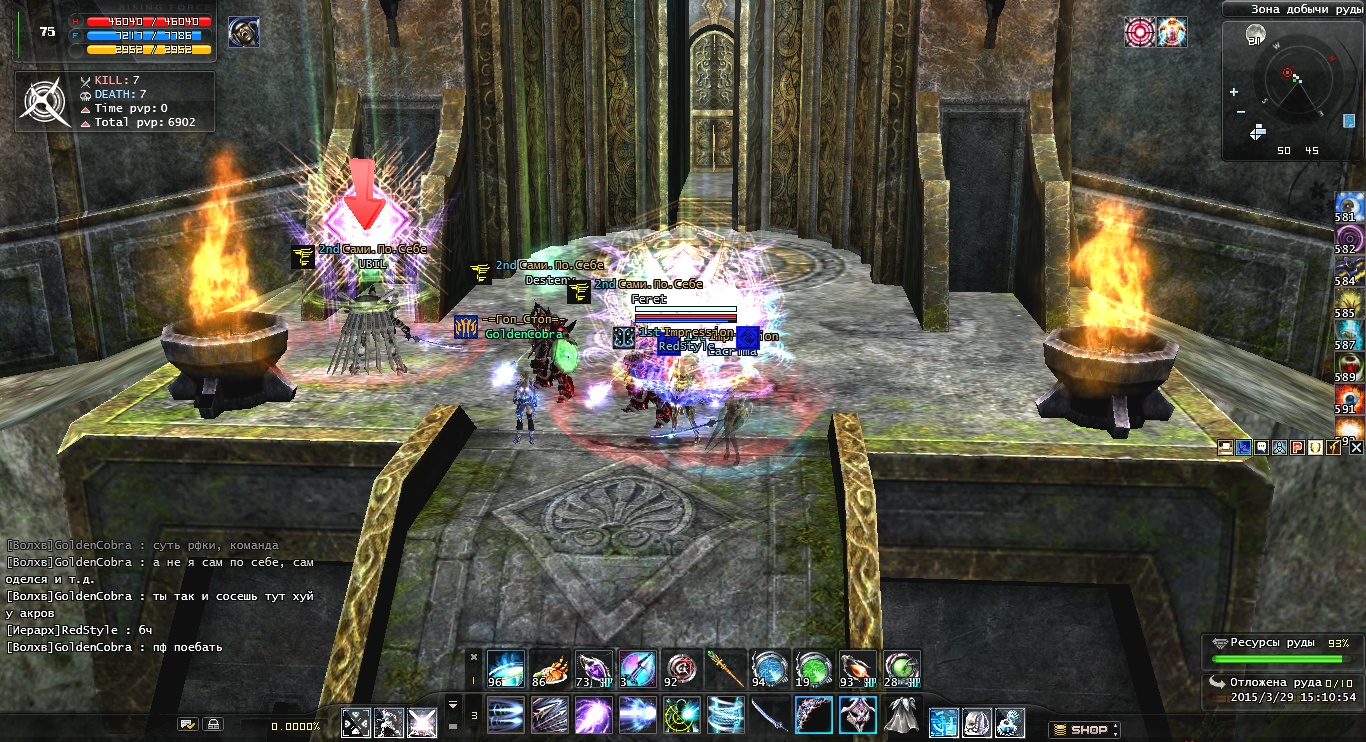Activate the yellow crescent circle skill
The width and height of the screenshot is (1366, 742).
click(x=680, y=716)
